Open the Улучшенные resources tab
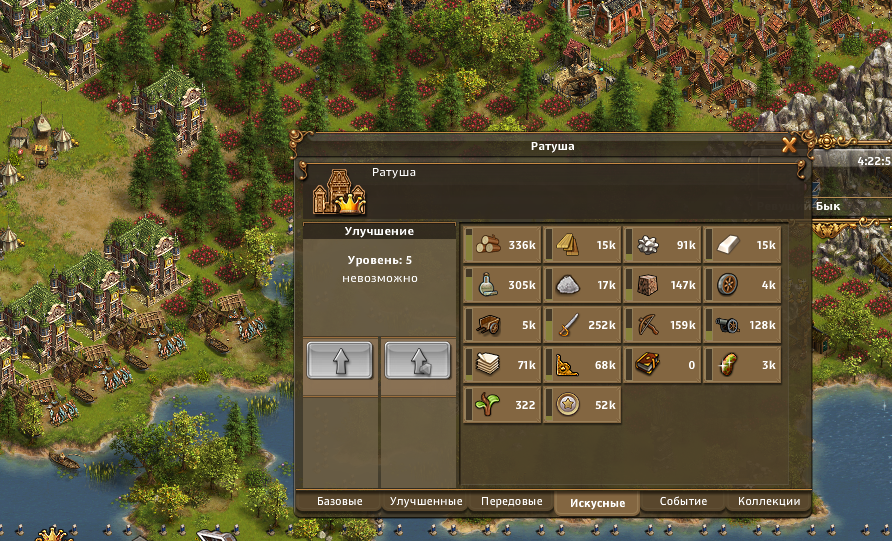 pyautogui.click(x=425, y=501)
